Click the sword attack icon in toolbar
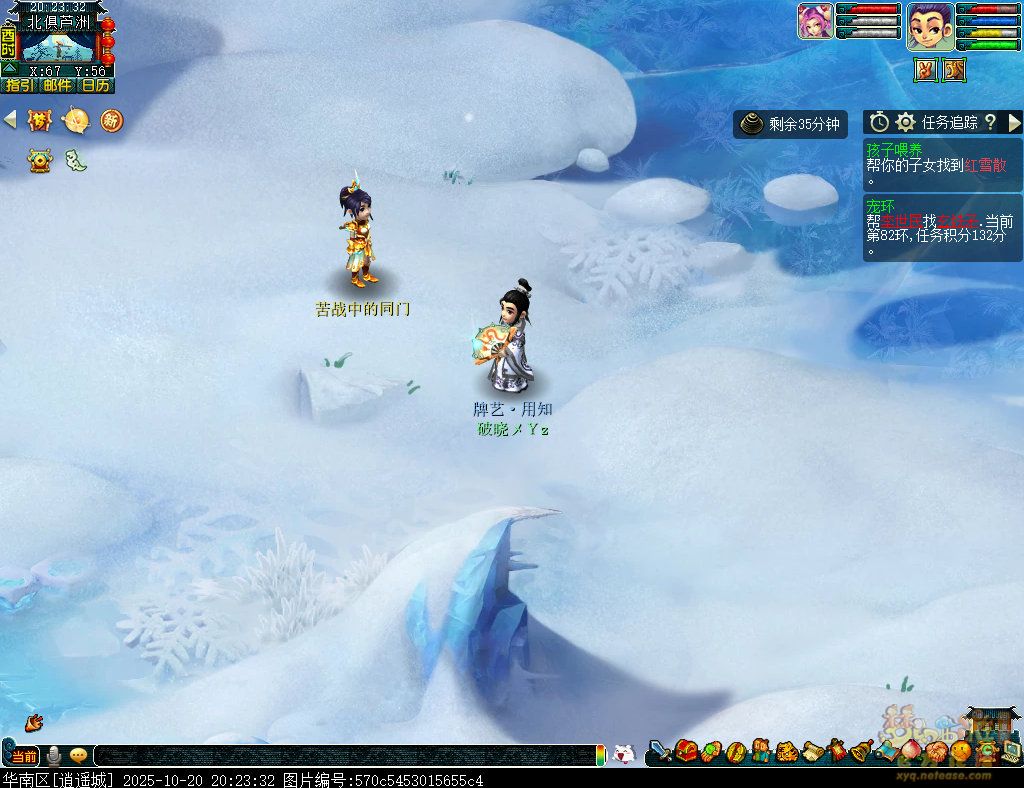The height and width of the screenshot is (788, 1024). 660,750
